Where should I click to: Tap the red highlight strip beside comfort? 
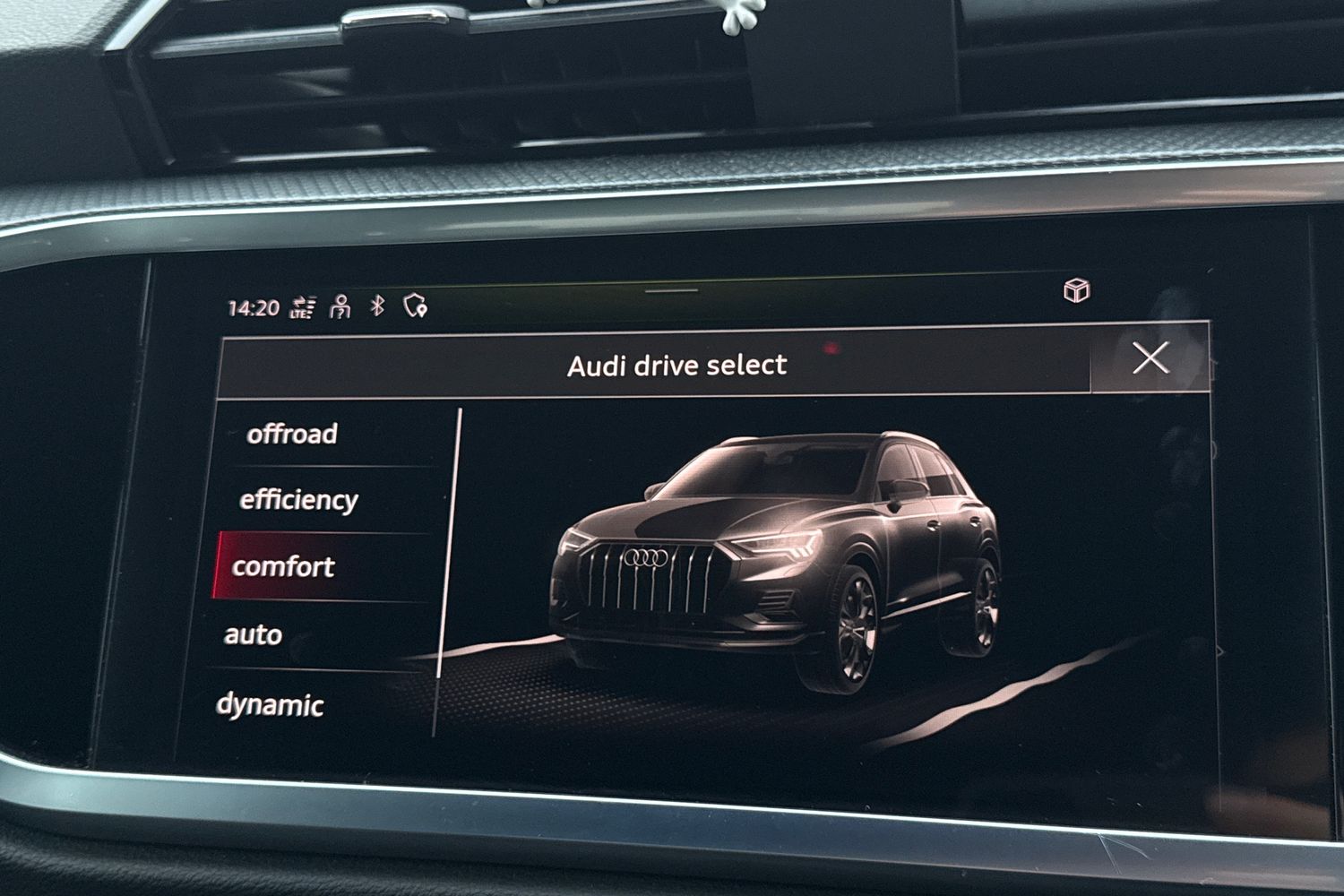(x=221, y=566)
